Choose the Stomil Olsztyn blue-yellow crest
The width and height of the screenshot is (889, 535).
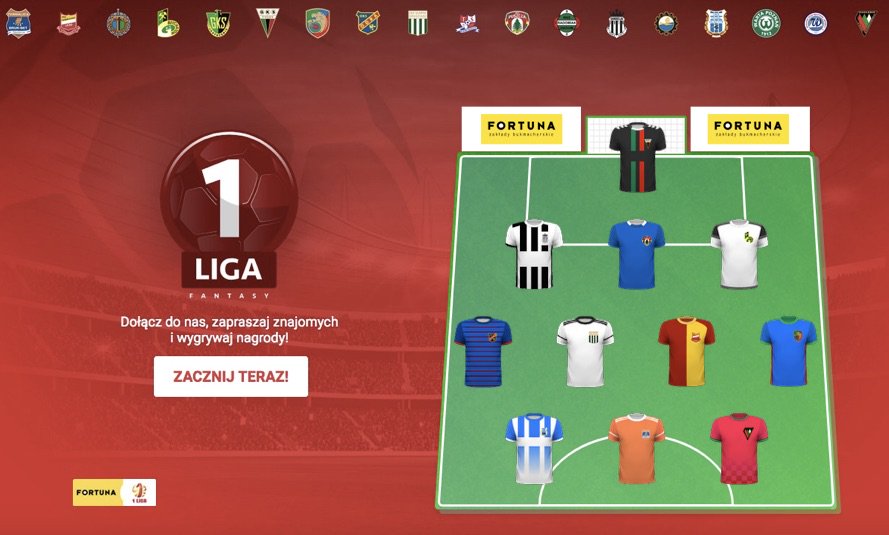click(x=716, y=23)
